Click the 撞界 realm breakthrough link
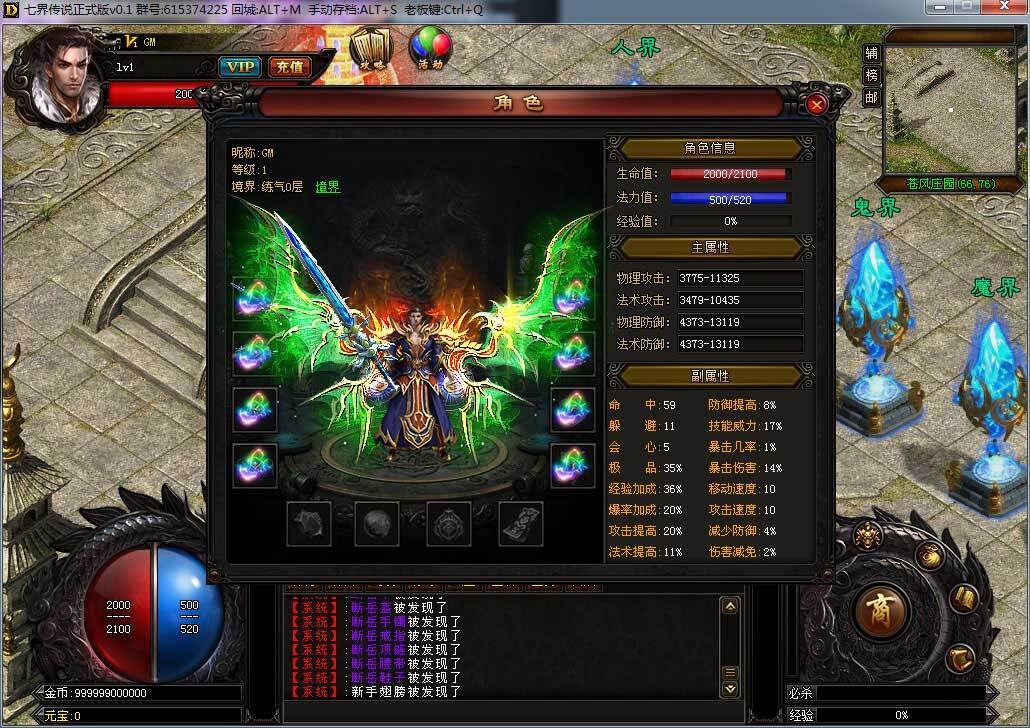This screenshot has height=728, width=1030. coord(328,187)
